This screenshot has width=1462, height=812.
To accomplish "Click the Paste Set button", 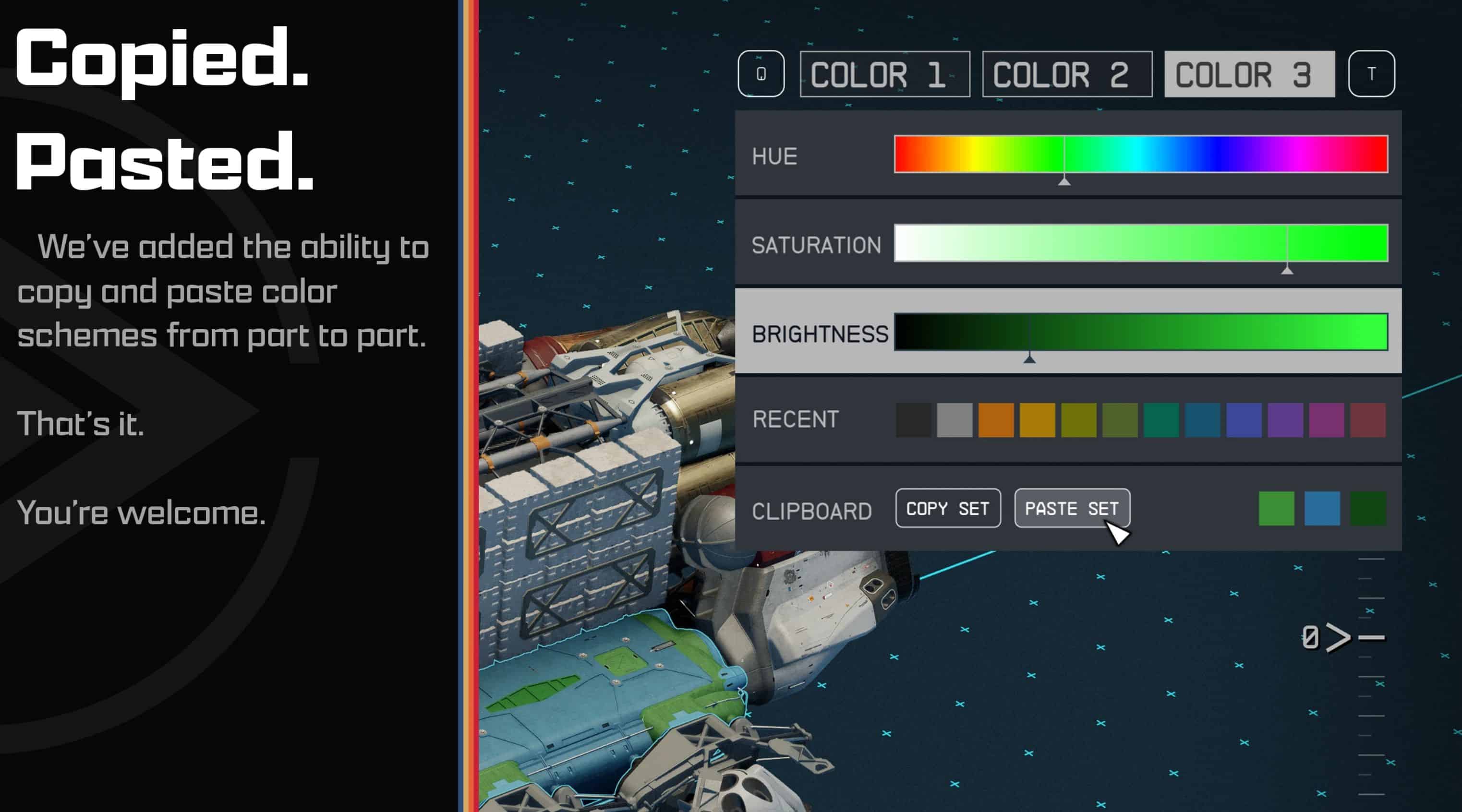I will click(1072, 508).
